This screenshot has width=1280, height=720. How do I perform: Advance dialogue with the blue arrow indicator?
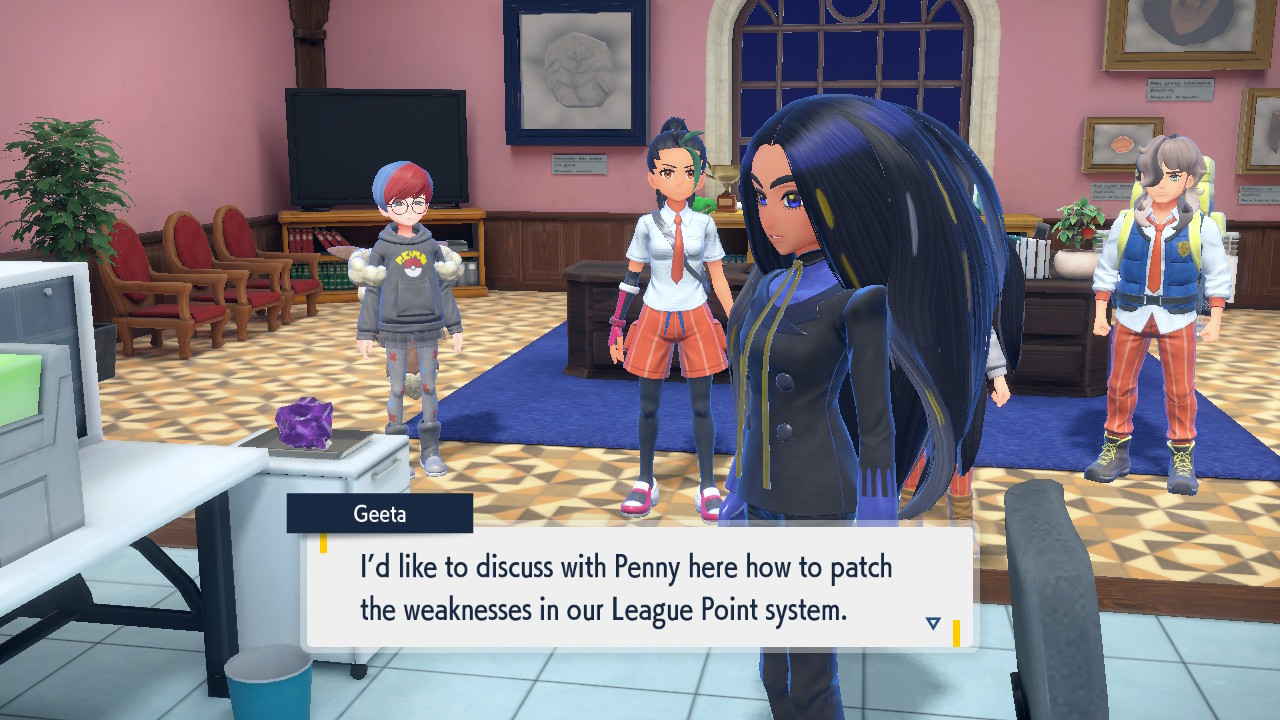pos(933,623)
